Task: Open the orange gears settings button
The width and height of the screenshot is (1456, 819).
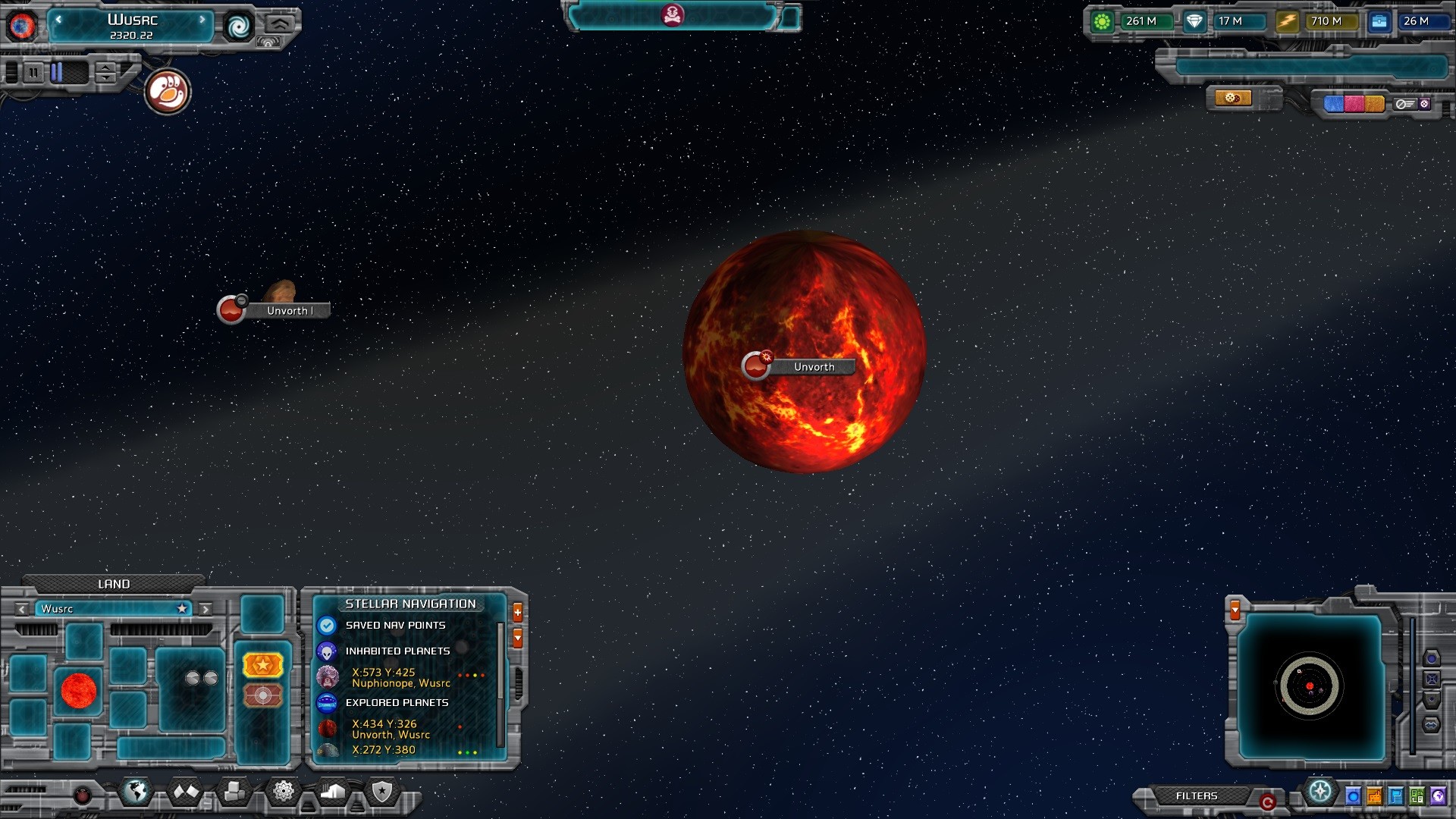Action: pos(1232,98)
